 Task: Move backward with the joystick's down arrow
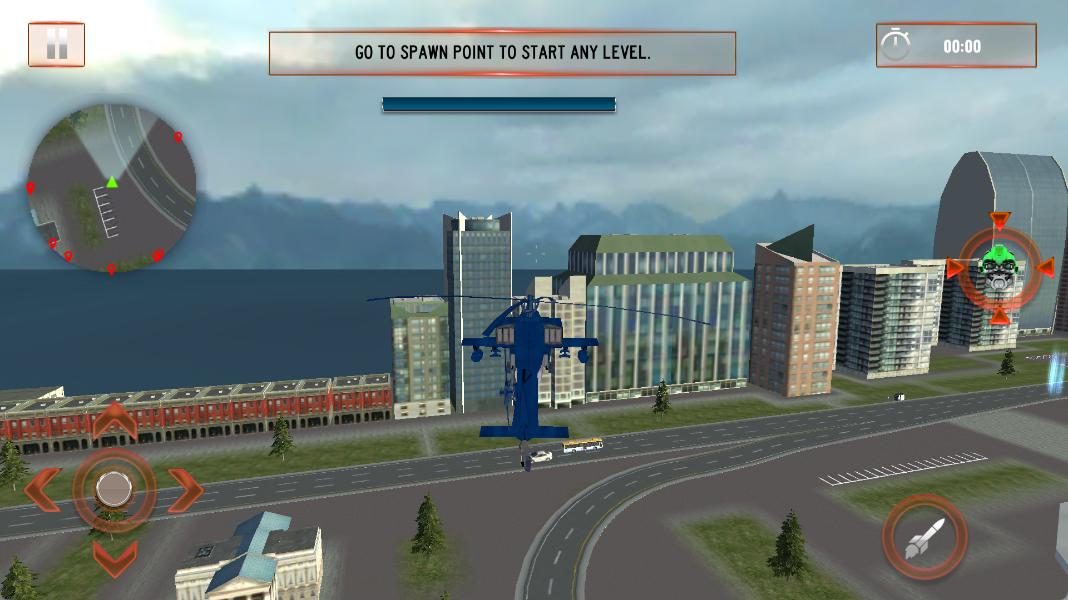[114, 556]
